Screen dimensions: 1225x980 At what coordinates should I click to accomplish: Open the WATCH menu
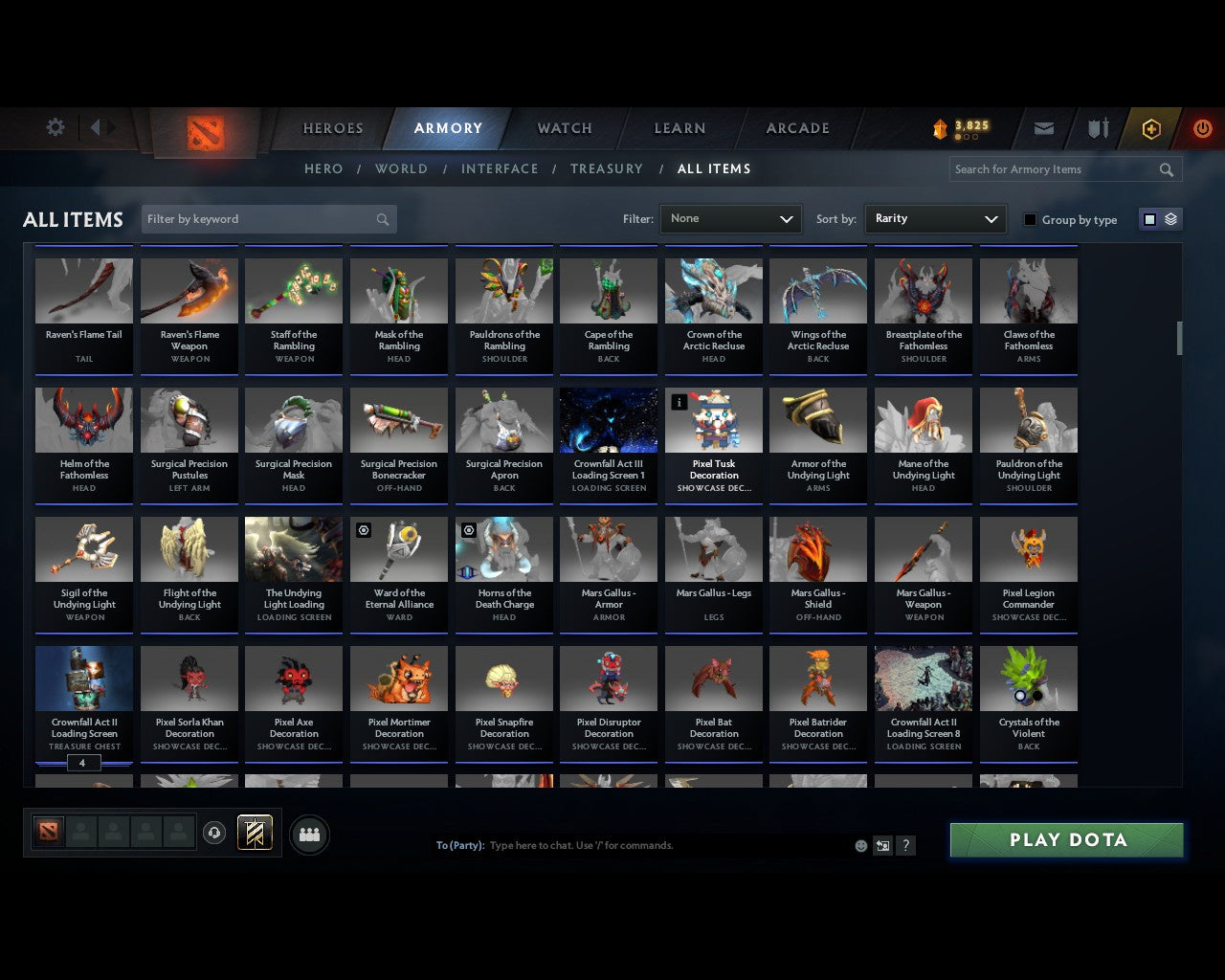click(563, 127)
